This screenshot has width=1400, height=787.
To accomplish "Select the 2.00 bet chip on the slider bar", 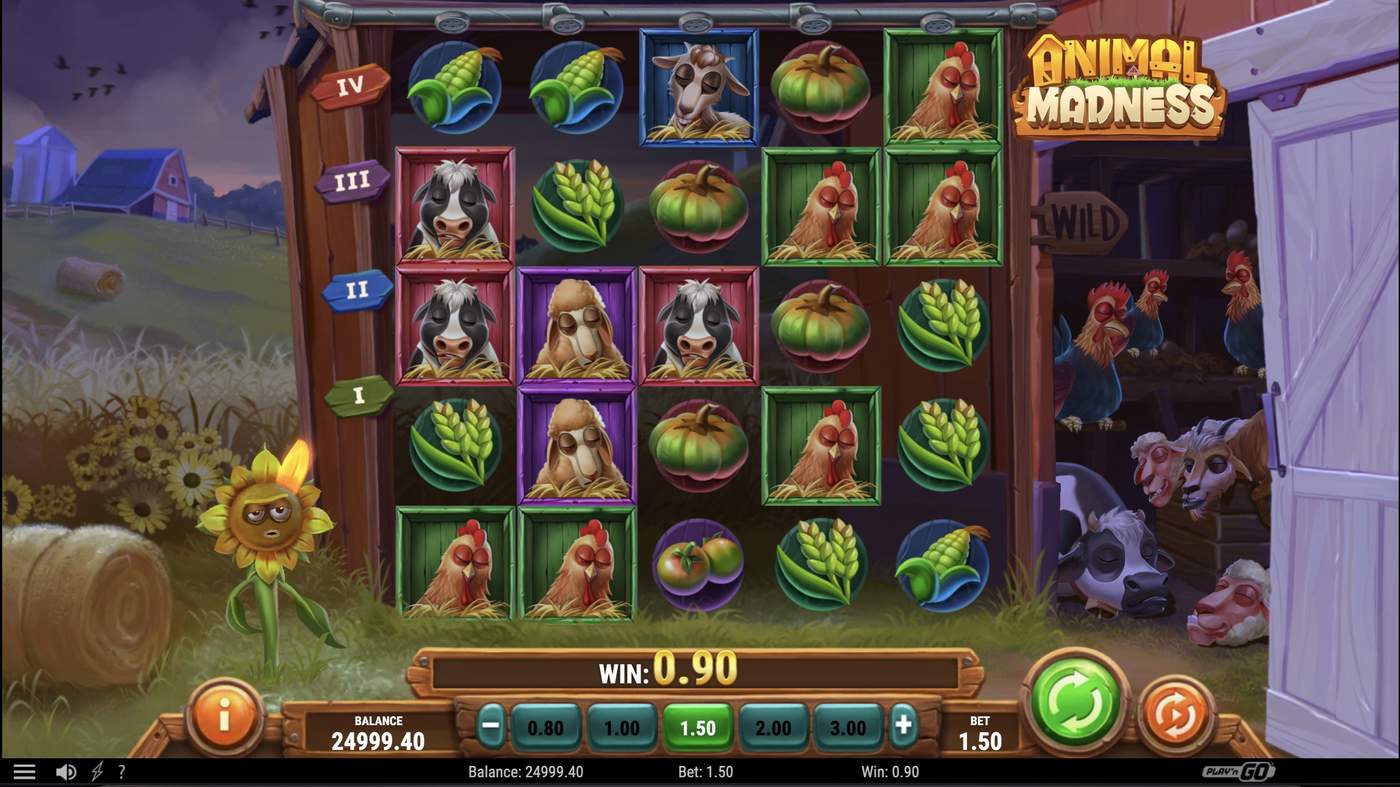I will (773, 728).
